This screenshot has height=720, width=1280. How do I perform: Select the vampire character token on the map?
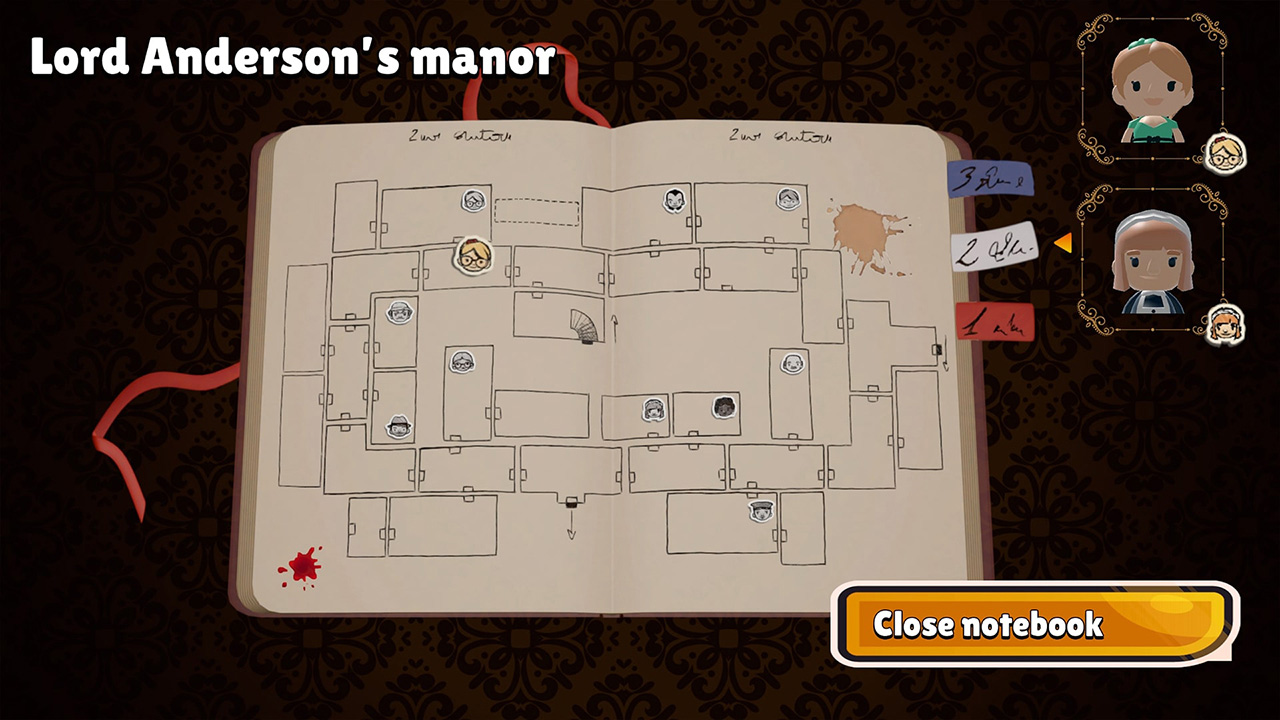675,200
